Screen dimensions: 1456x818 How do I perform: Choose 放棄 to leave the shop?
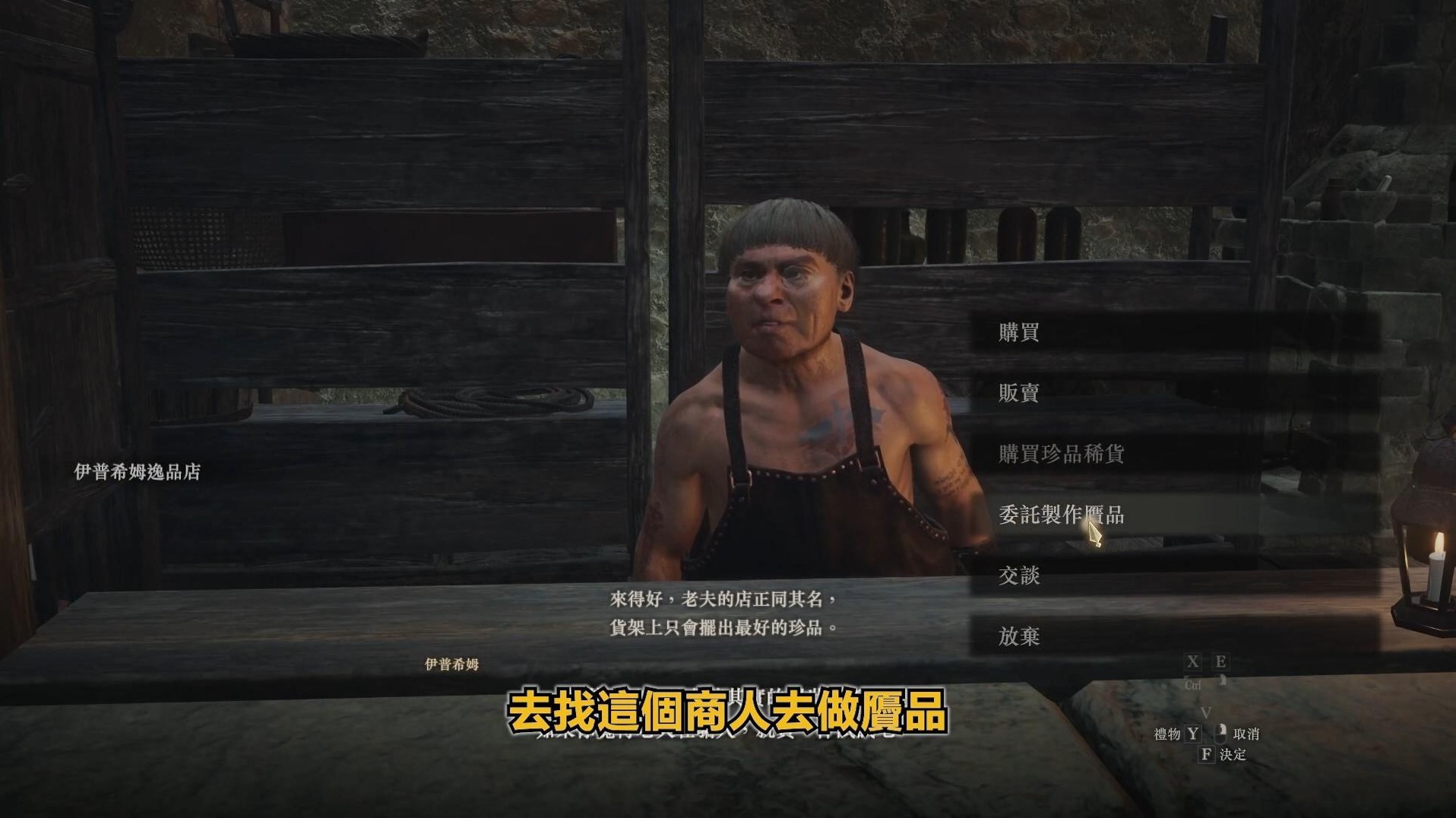point(1018,637)
